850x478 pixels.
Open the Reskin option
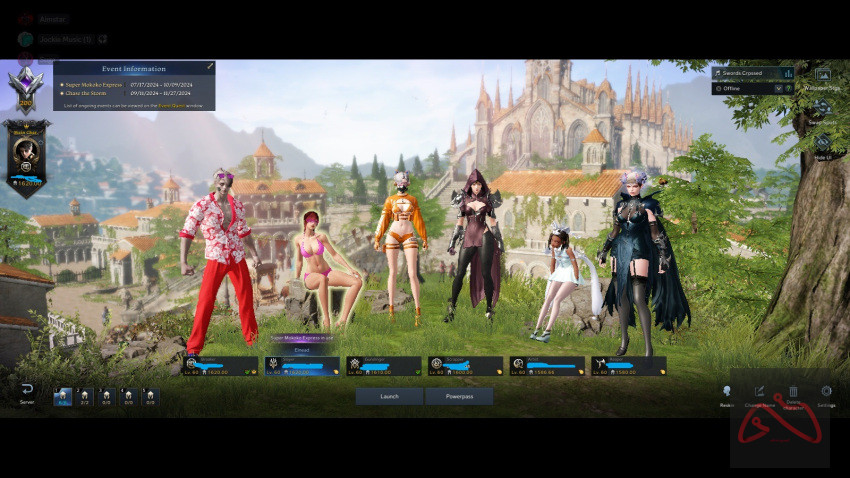click(x=727, y=392)
